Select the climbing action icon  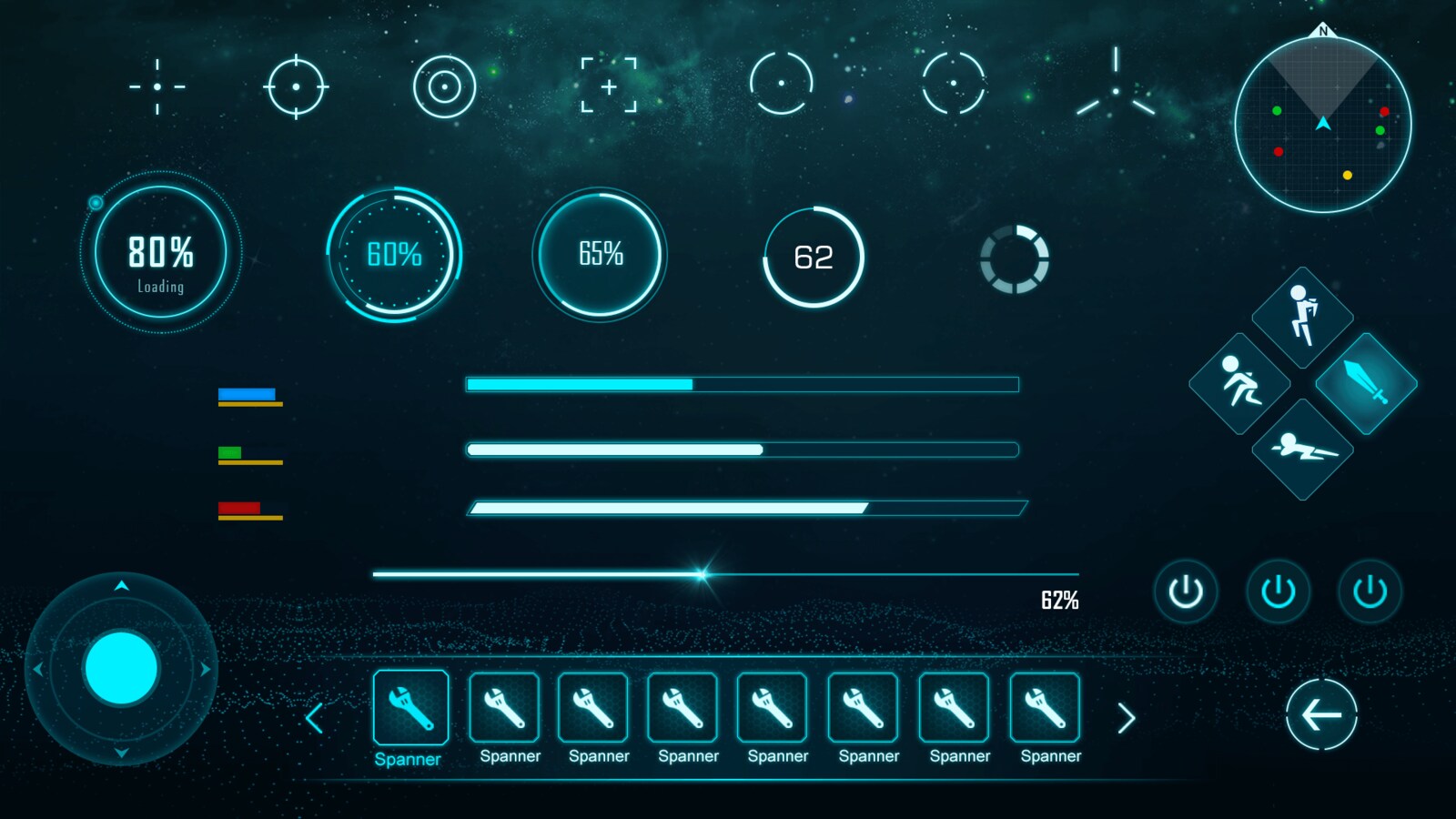coord(1303,318)
